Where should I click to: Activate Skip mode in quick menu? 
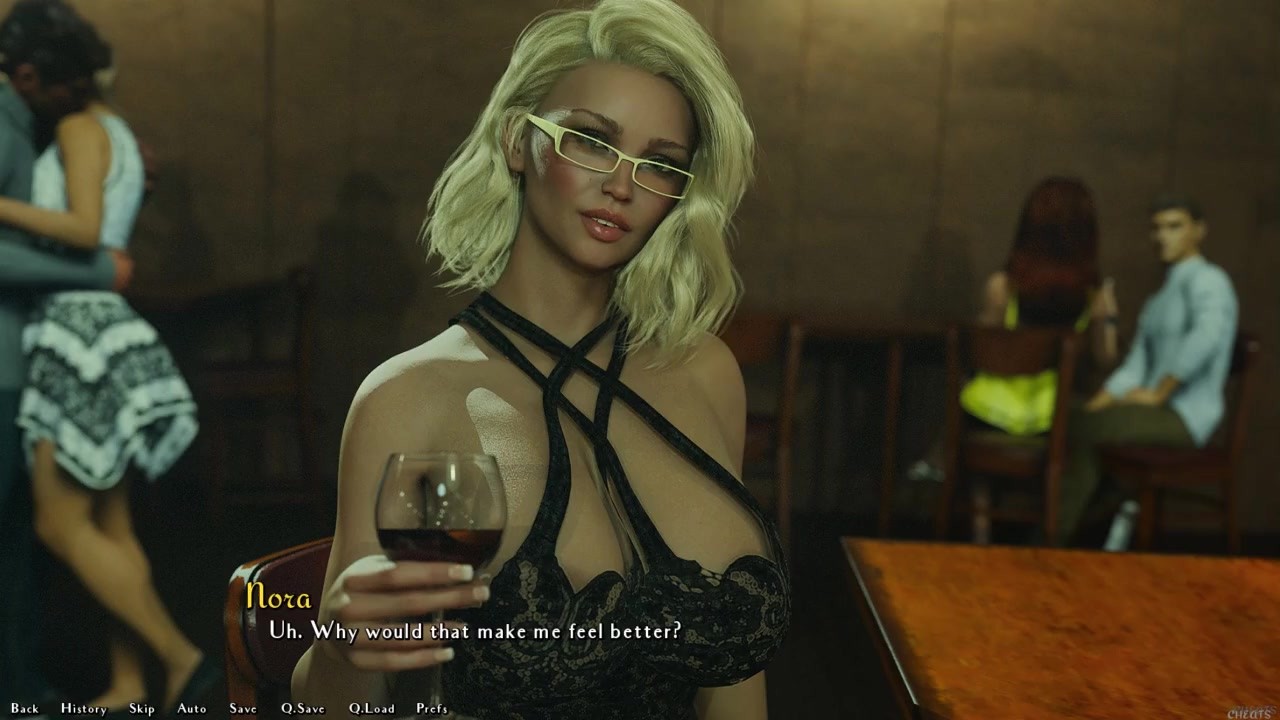142,708
